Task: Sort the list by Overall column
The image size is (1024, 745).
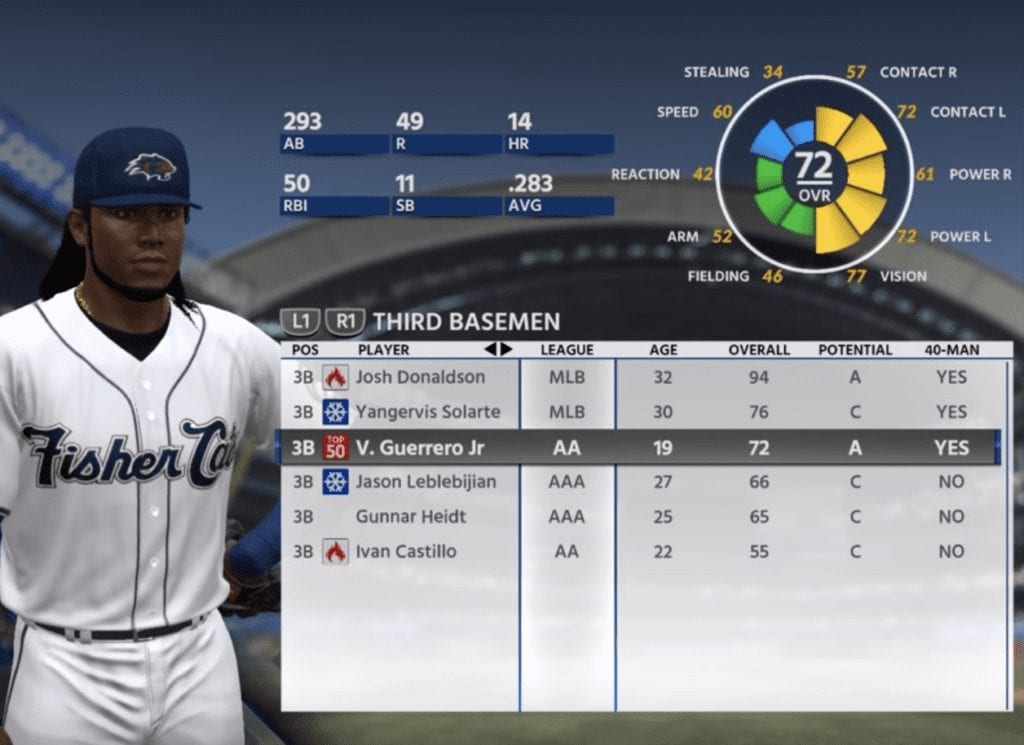Action: coord(759,350)
